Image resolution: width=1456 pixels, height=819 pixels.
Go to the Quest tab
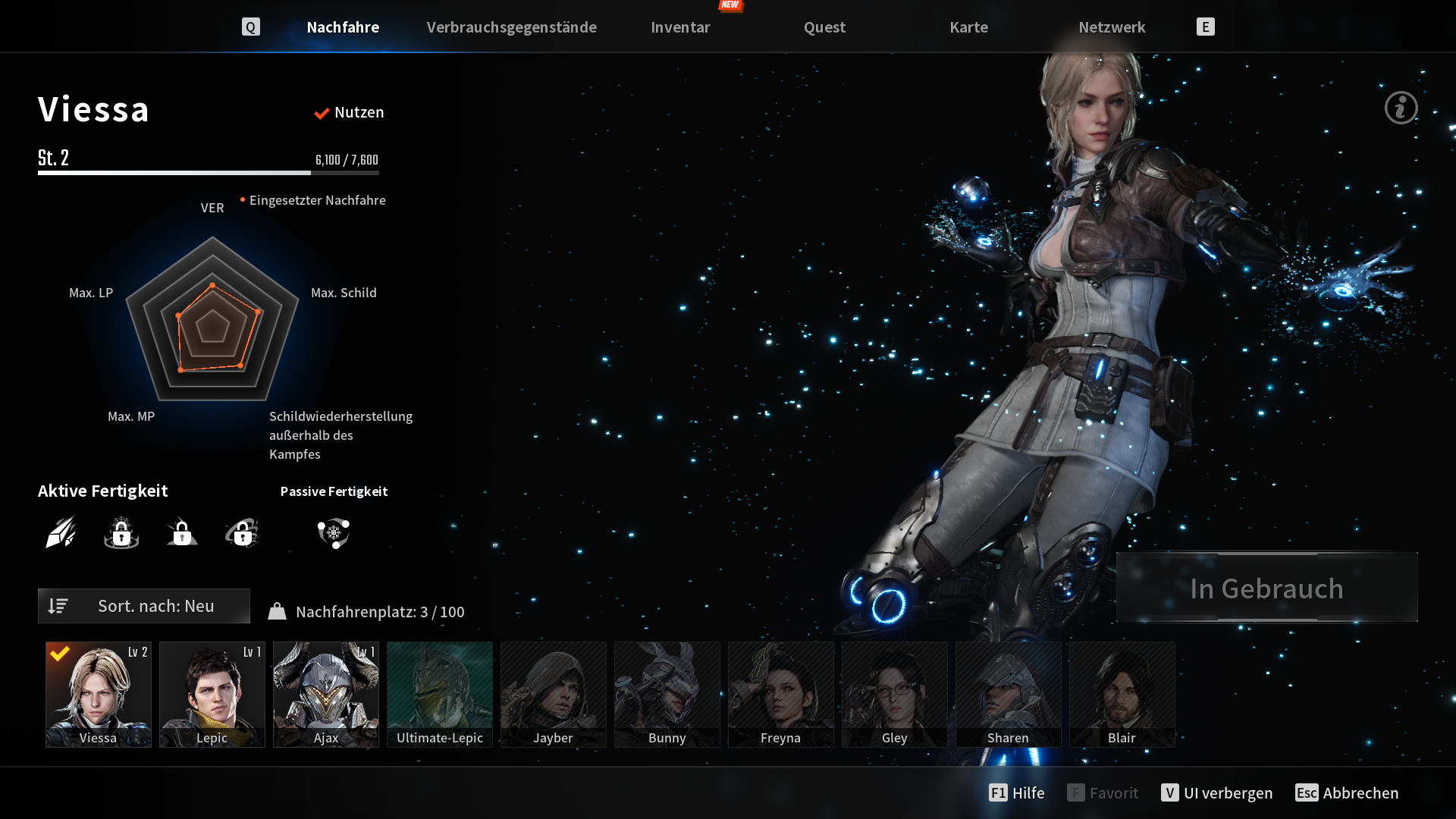[x=824, y=27]
